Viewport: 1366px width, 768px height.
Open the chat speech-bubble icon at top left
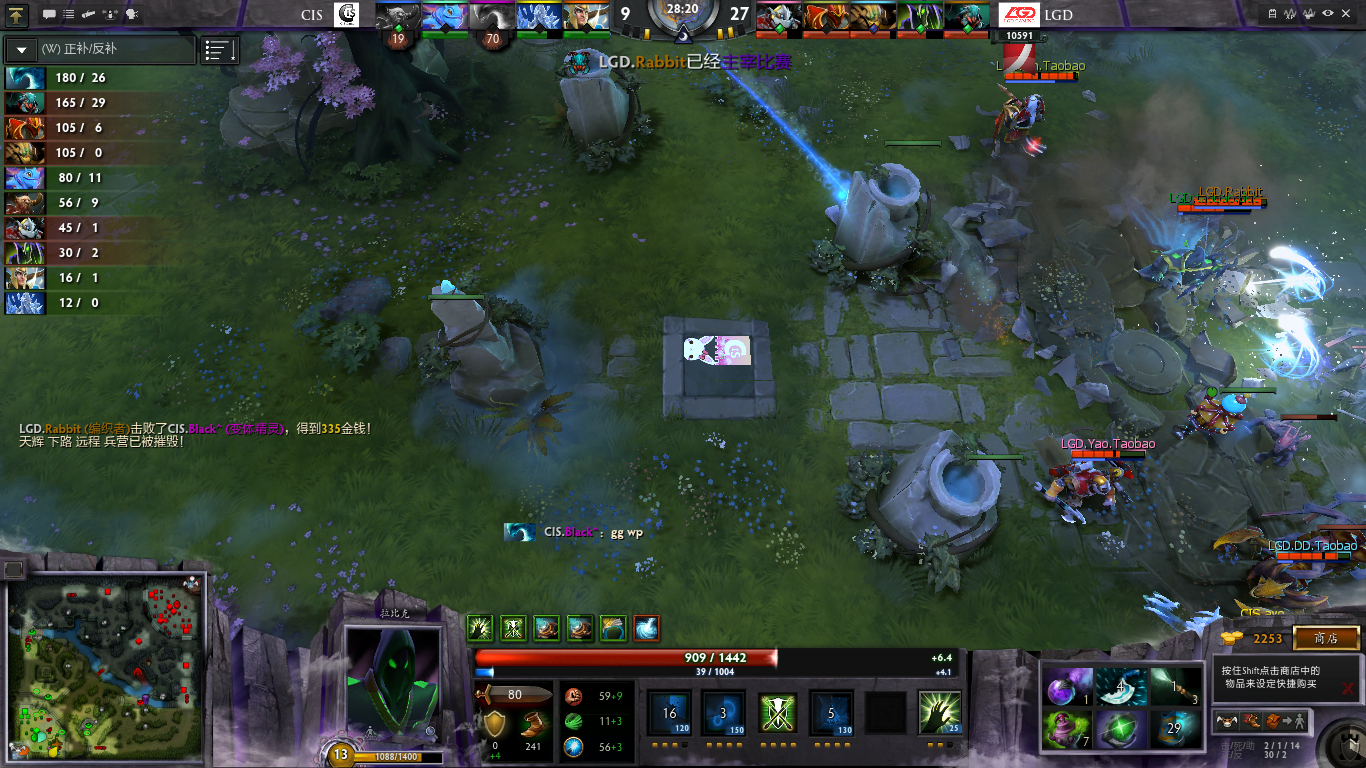49,14
